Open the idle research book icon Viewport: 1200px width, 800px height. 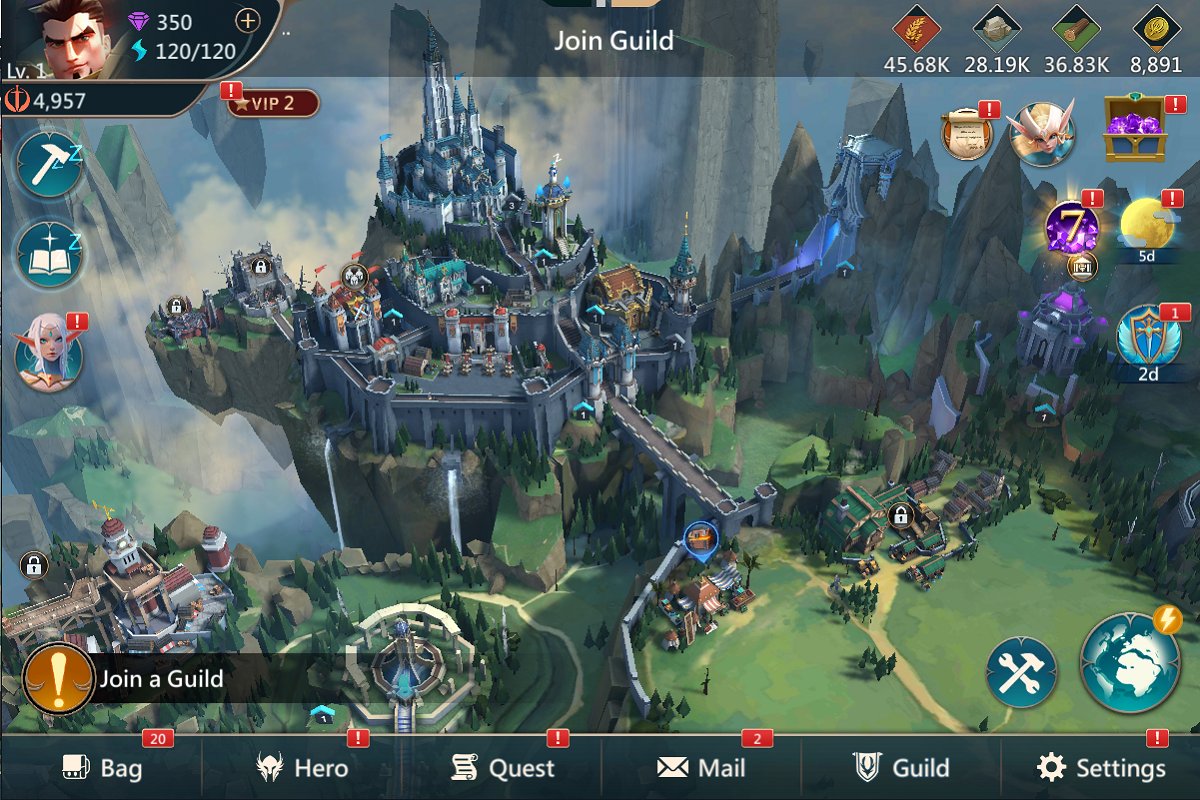pos(49,254)
